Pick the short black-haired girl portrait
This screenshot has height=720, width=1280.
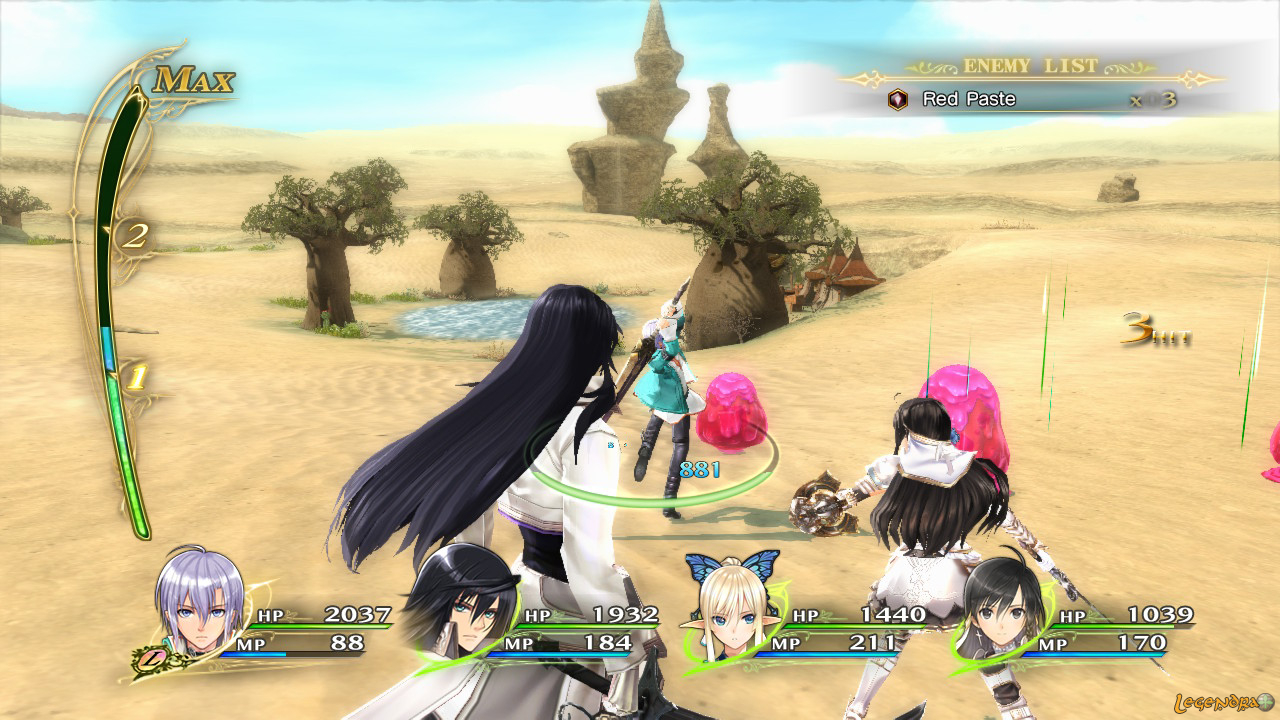[1002, 610]
